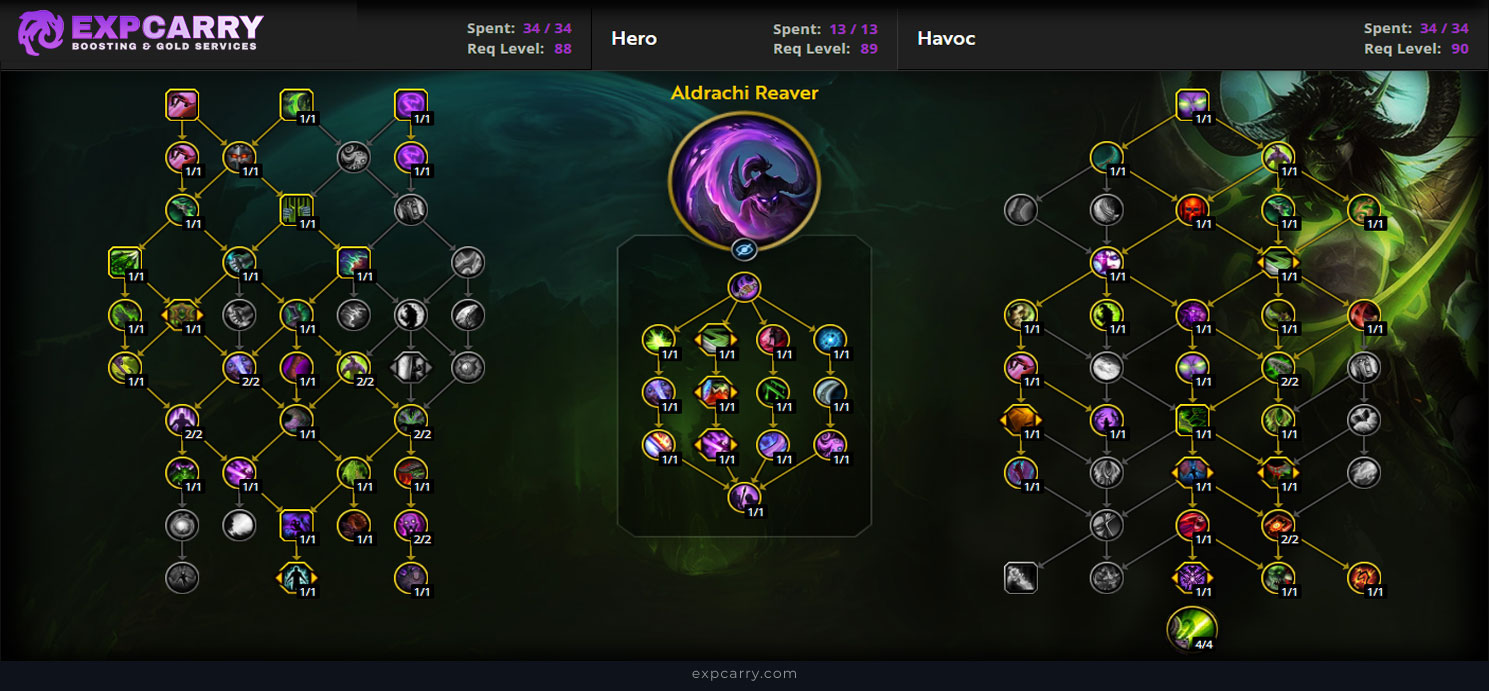The height and width of the screenshot is (691, 1489).
Task: Select the red-eyed dark mask talent
Action: click(239, 157)
